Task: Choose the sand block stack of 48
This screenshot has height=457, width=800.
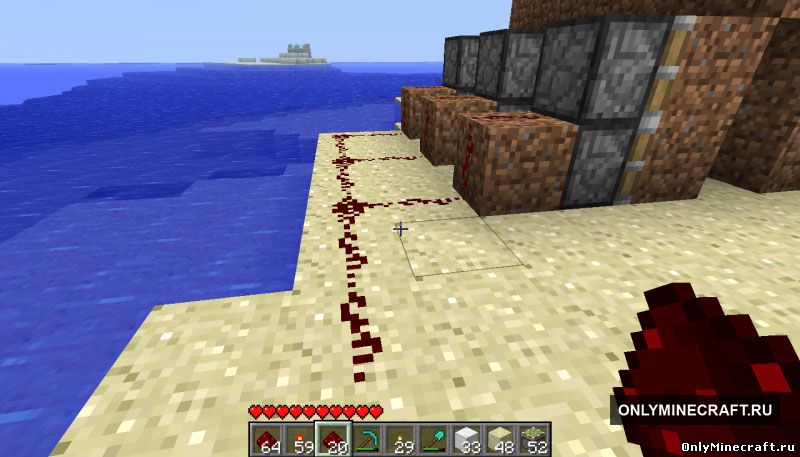Action: 501,439
